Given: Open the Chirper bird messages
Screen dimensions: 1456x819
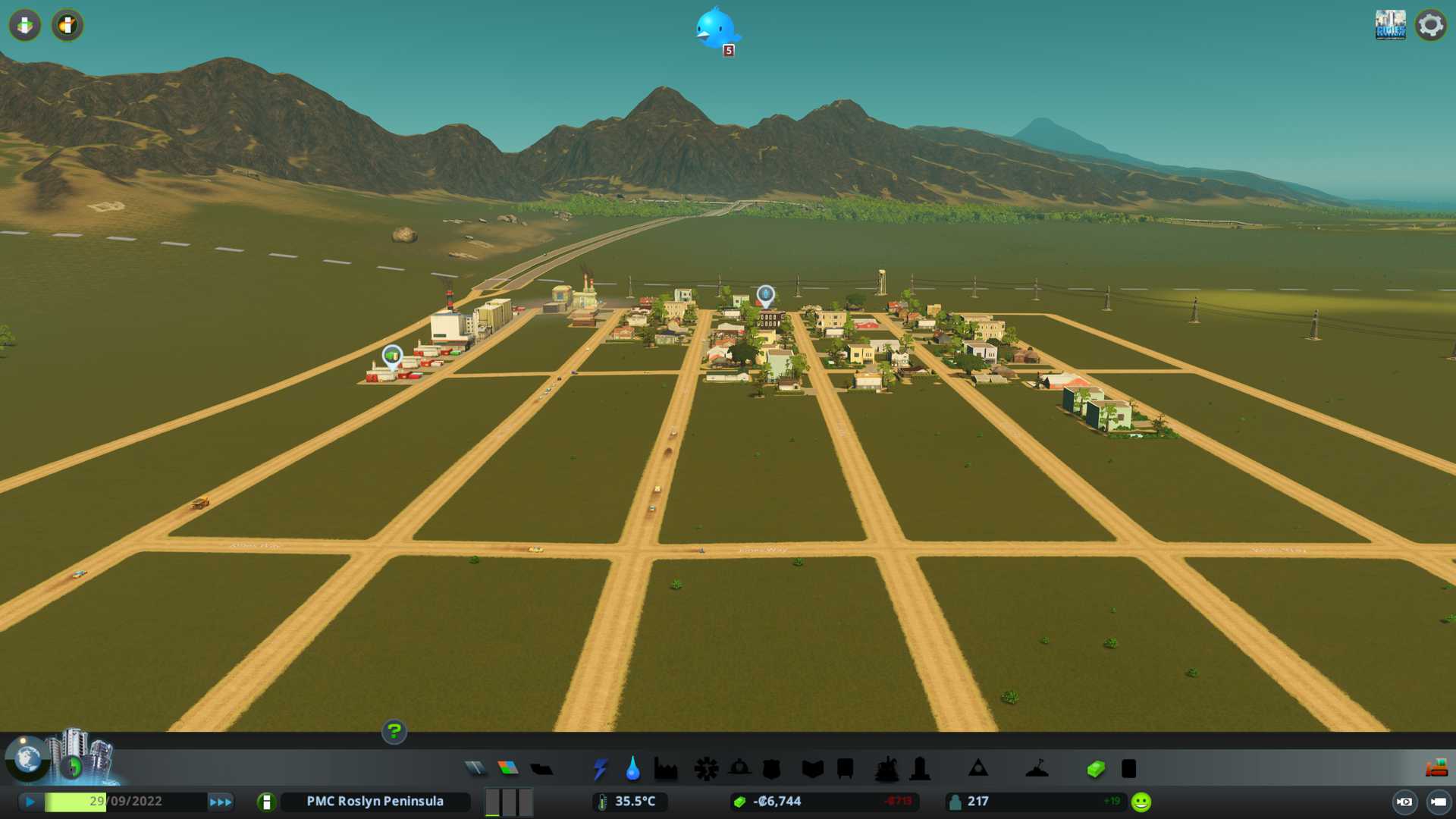Looking at the screenshot, I should [714, 30].
